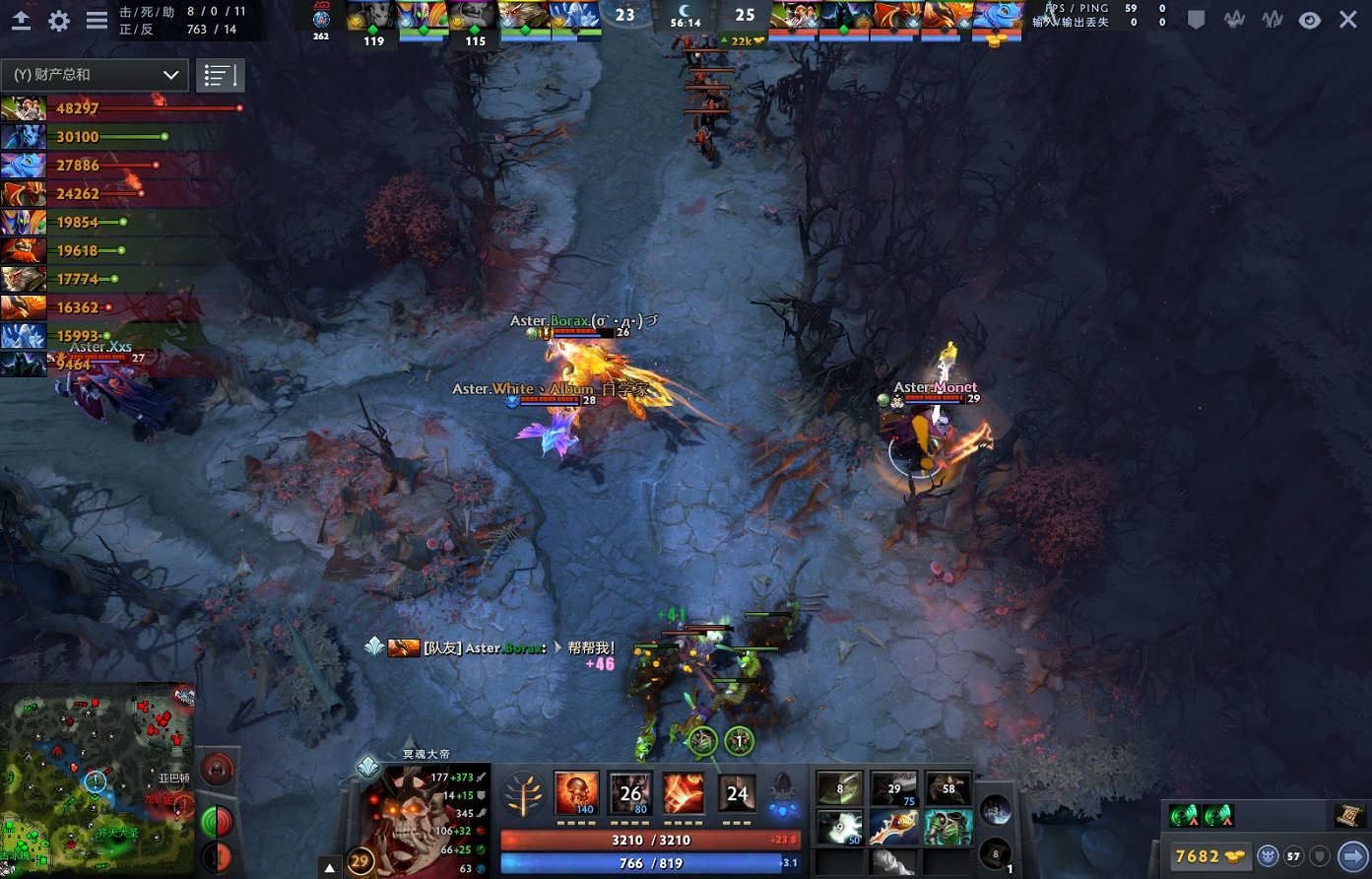Click the Reincarnation ability showing 24 cooldown
Screen dimensions: 1372x879
pyautogui.click(x=737, y=792)
